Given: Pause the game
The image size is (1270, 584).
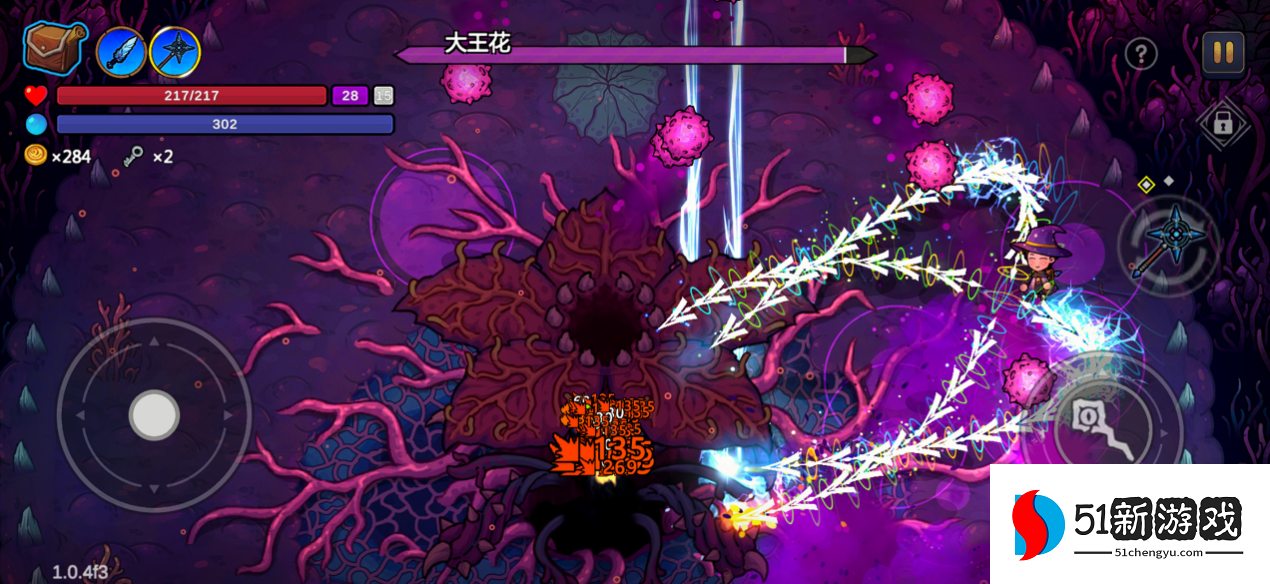Looking at the screenshot, I should 1222,53.
